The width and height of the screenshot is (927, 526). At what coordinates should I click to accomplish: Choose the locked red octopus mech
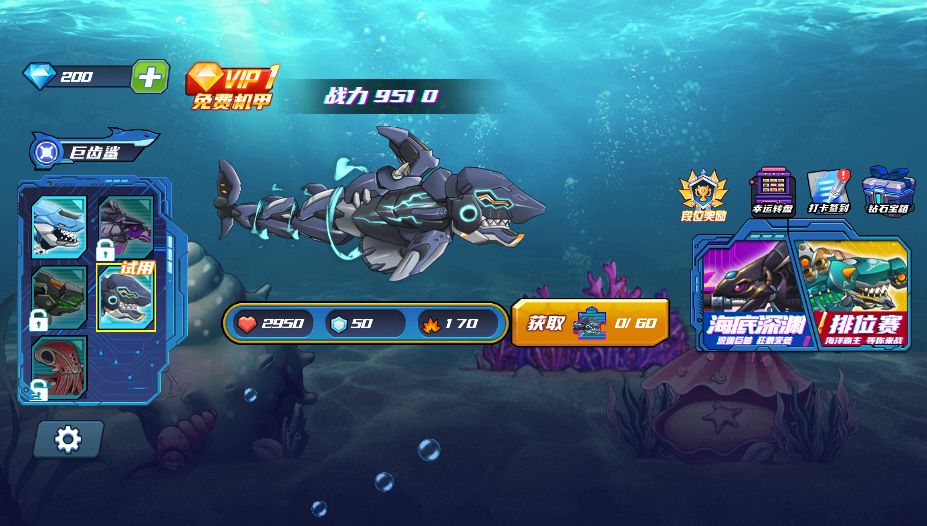tap(59, 365)
